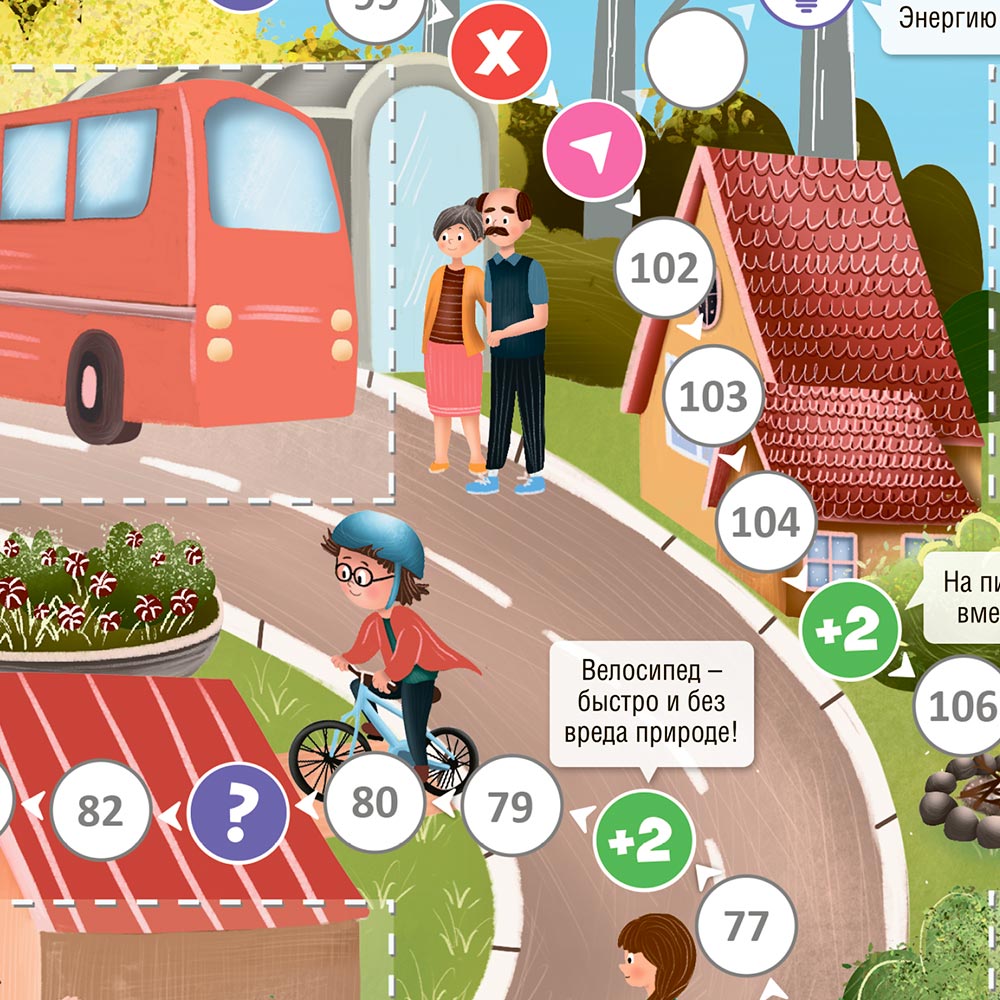
Task: Select the tile numbered 79
Action: pyautogui.click(x=511, y=806)
